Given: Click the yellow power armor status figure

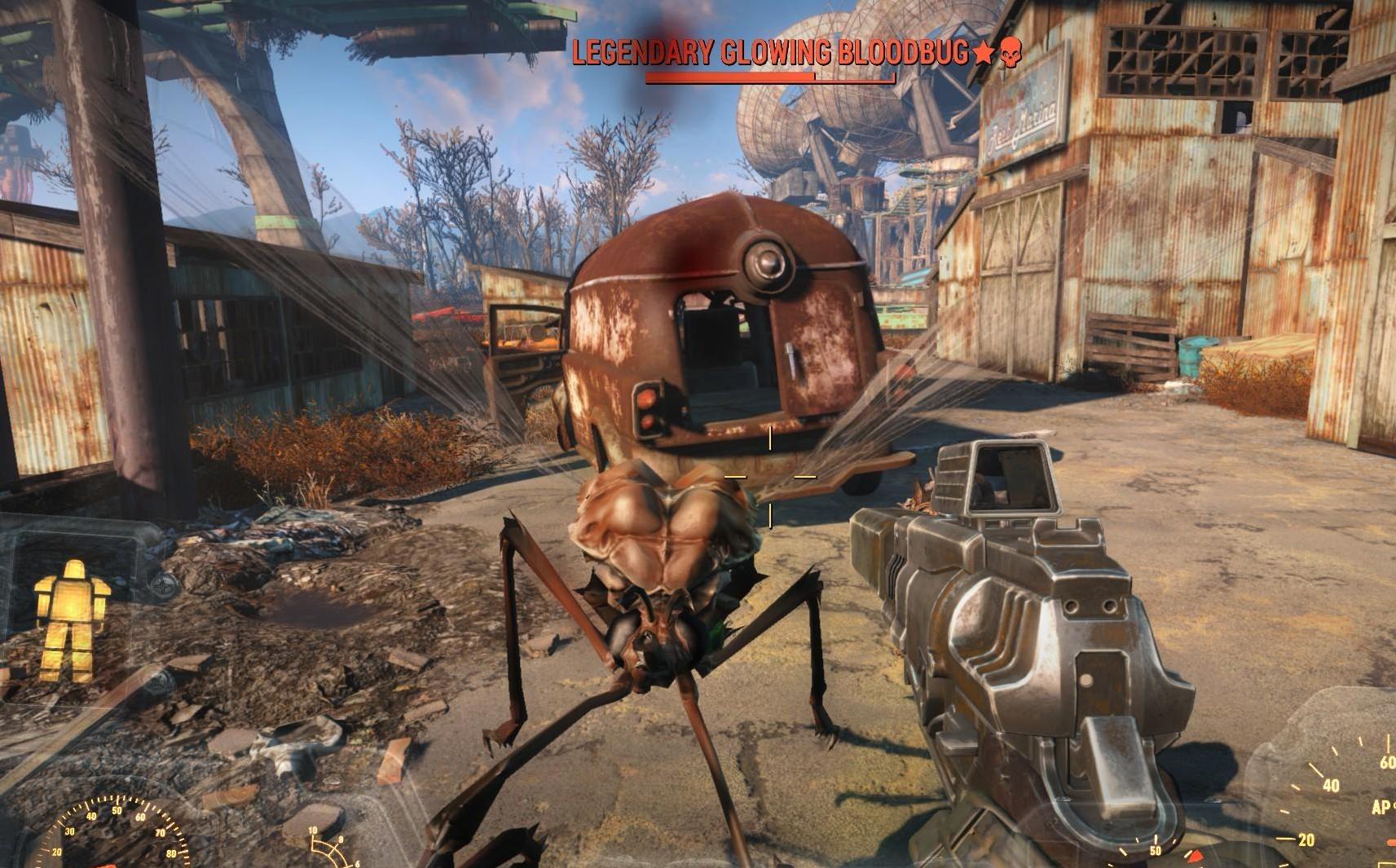Looking at the screenshot, I should pos(71,619).
